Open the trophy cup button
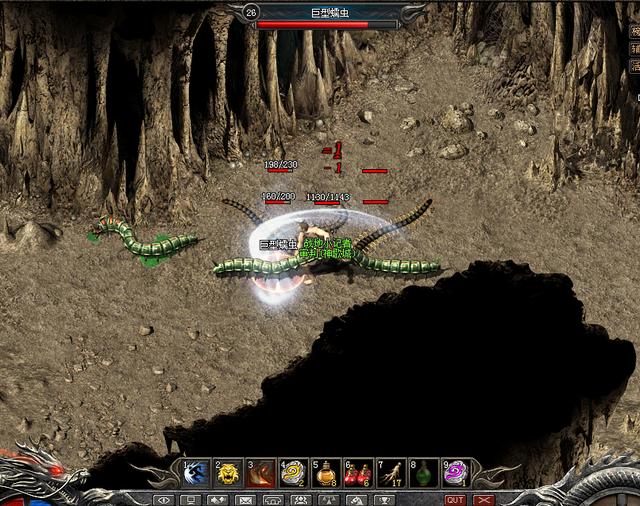640x506 pixels. pyautogui.click(x=383, y=499)
